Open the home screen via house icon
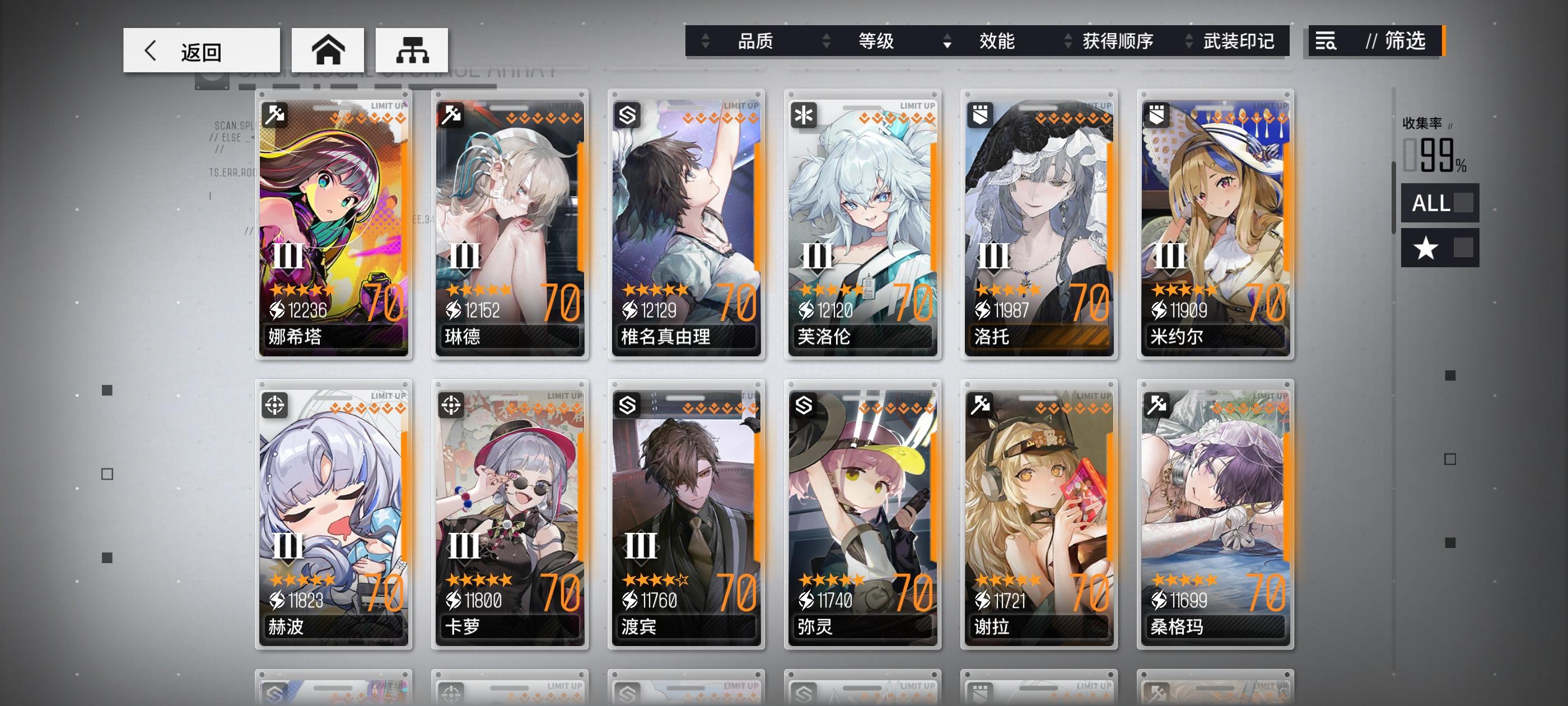The image size is (1568, 706). click(x=329, y=50)
